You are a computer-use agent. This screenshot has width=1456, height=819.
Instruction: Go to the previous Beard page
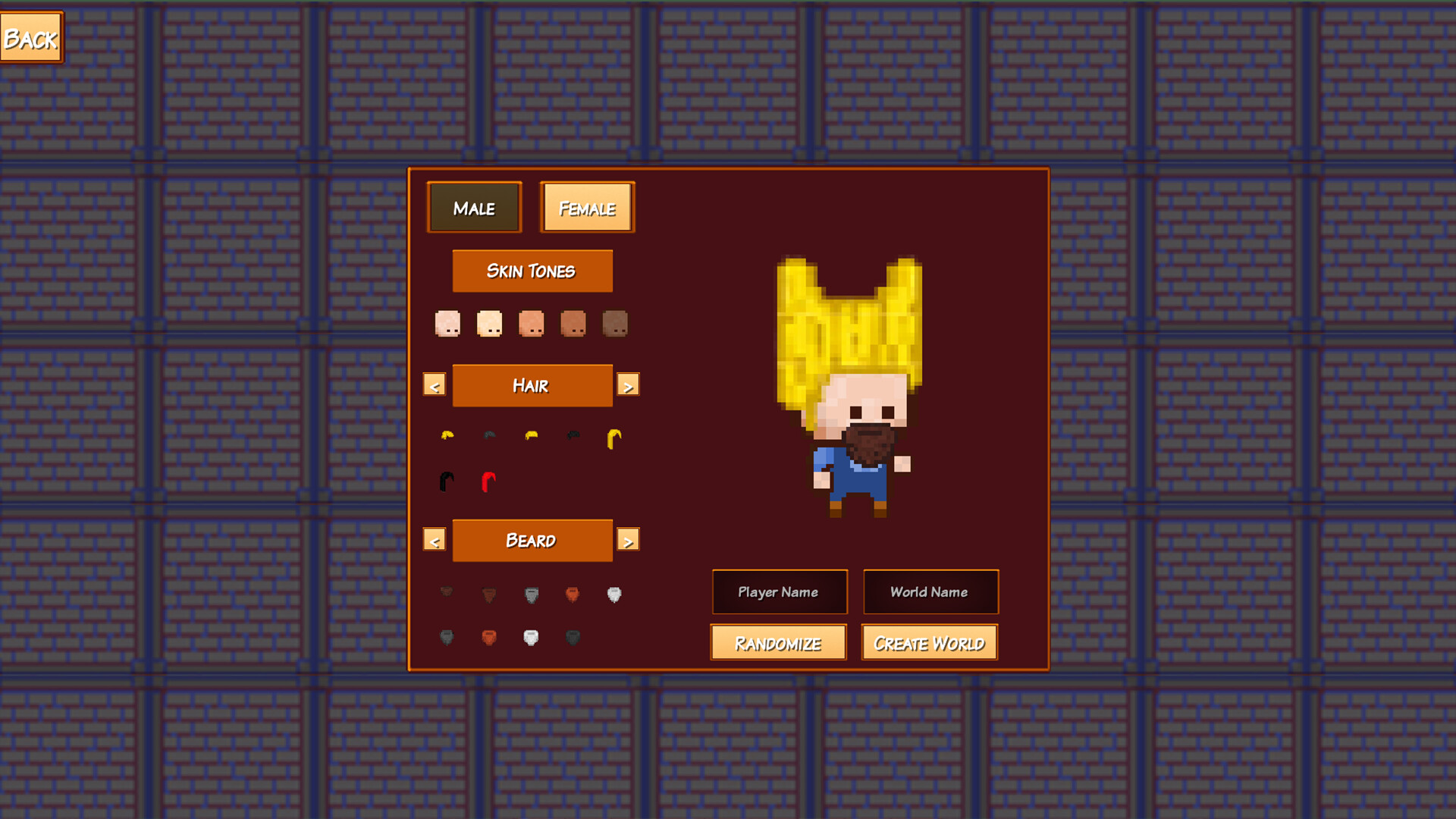435,540
